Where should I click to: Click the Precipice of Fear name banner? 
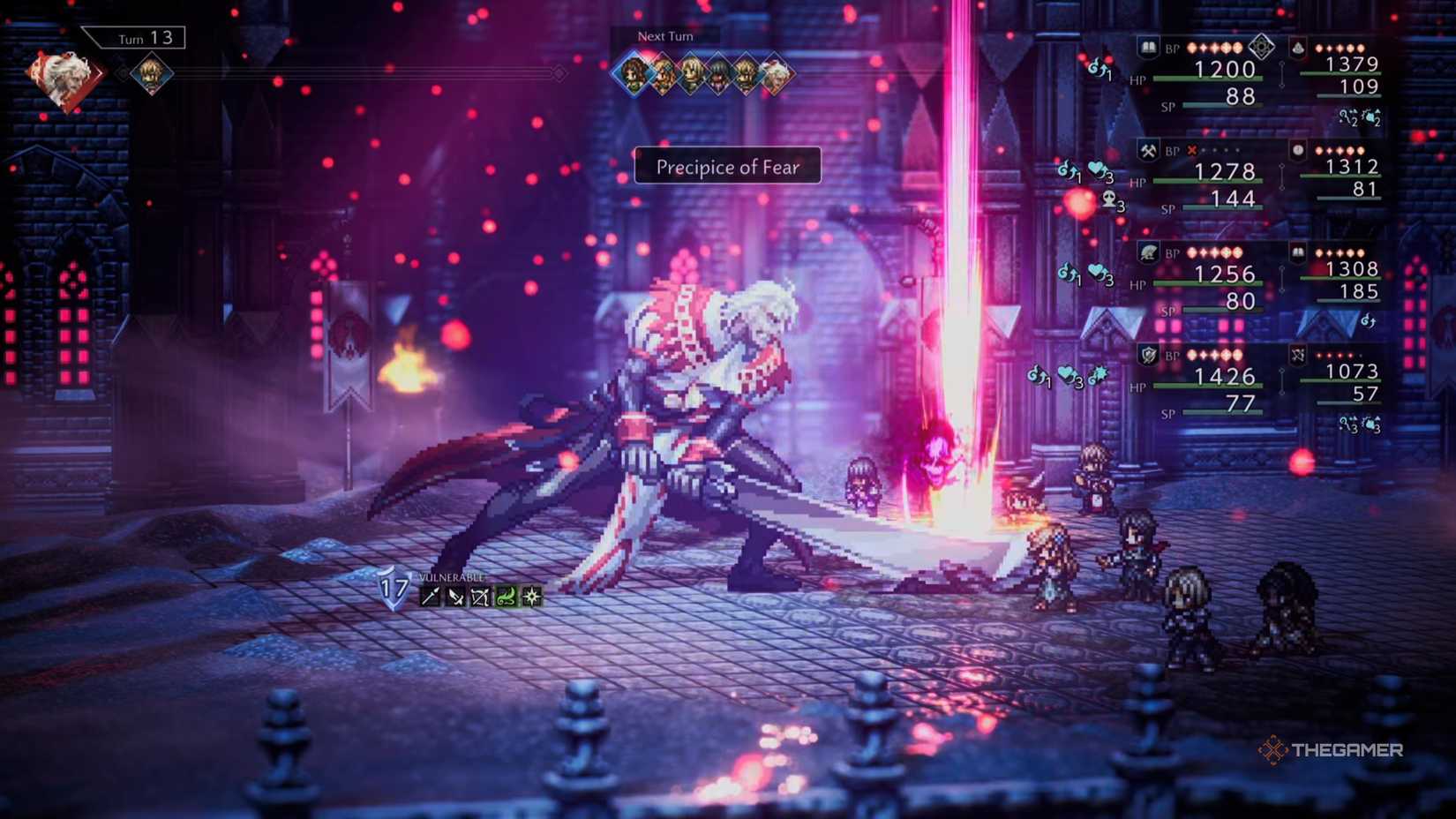pos(727,166)
